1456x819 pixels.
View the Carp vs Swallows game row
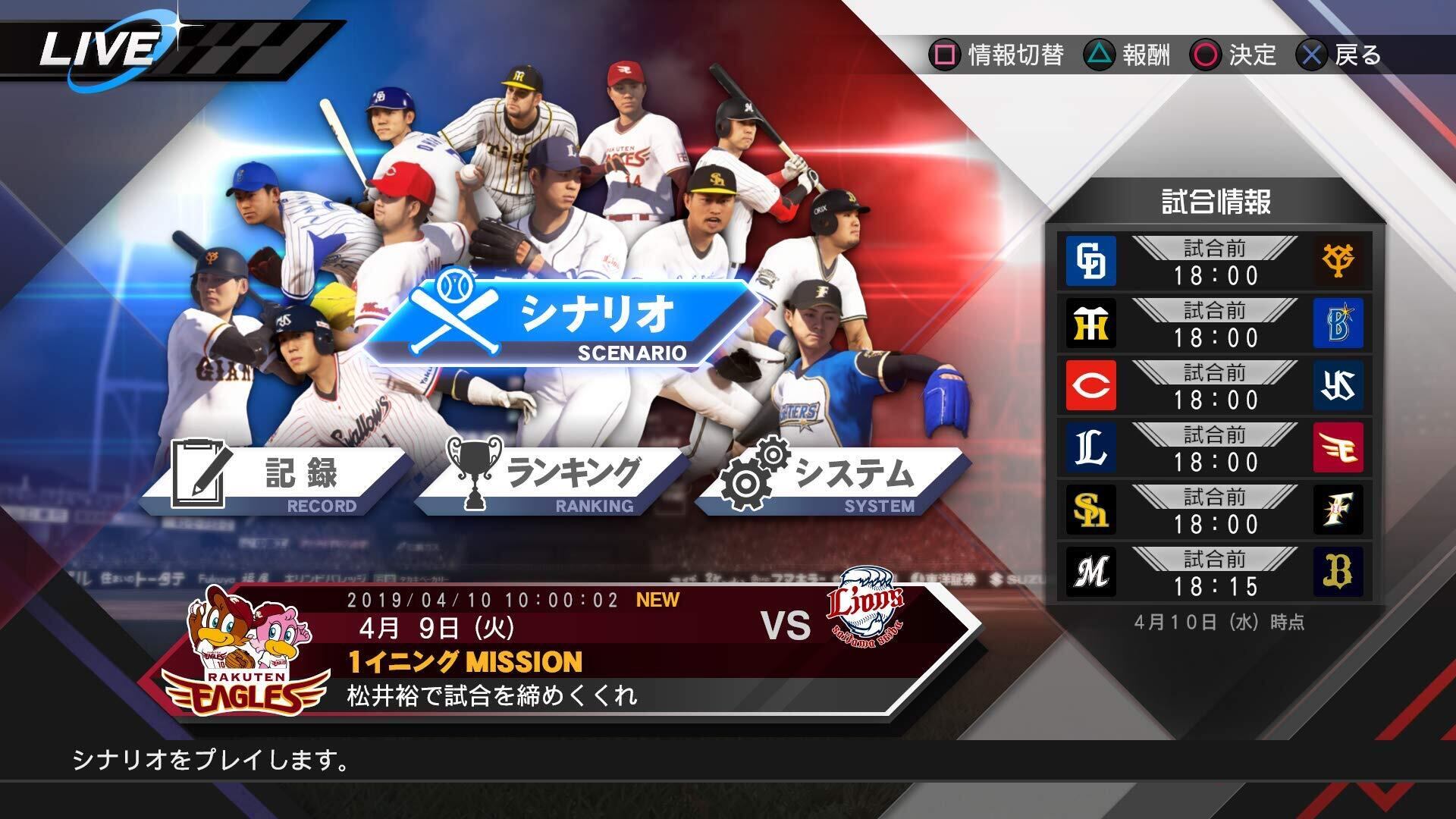pos(1215,386)
